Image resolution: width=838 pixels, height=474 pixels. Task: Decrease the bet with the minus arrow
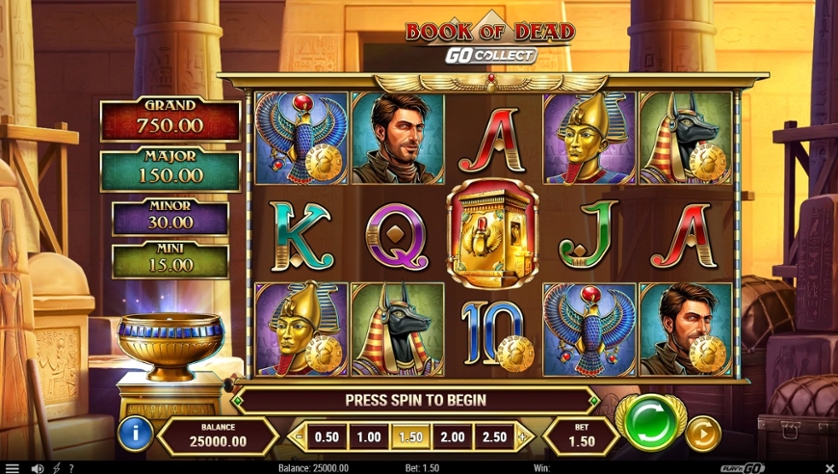297,437
